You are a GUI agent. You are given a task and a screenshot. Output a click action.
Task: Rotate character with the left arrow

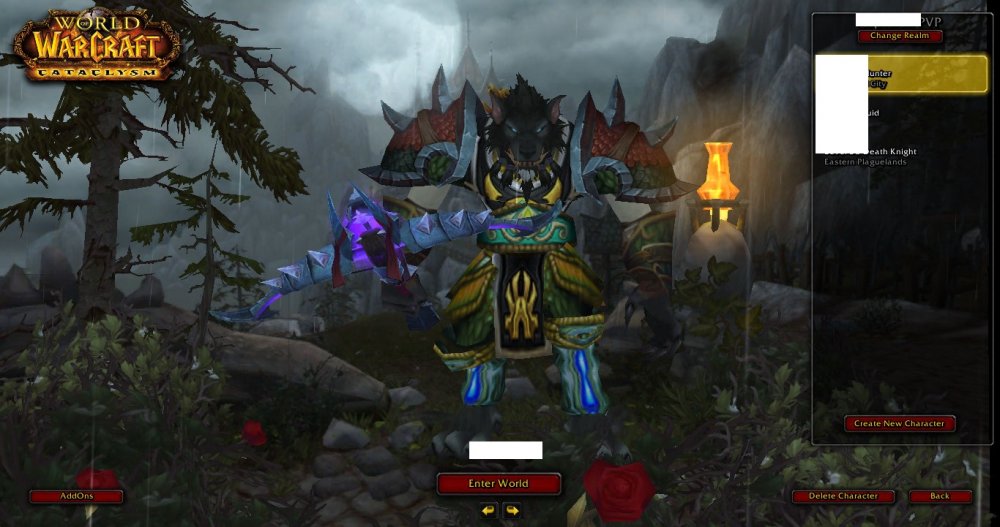[488, 510]
